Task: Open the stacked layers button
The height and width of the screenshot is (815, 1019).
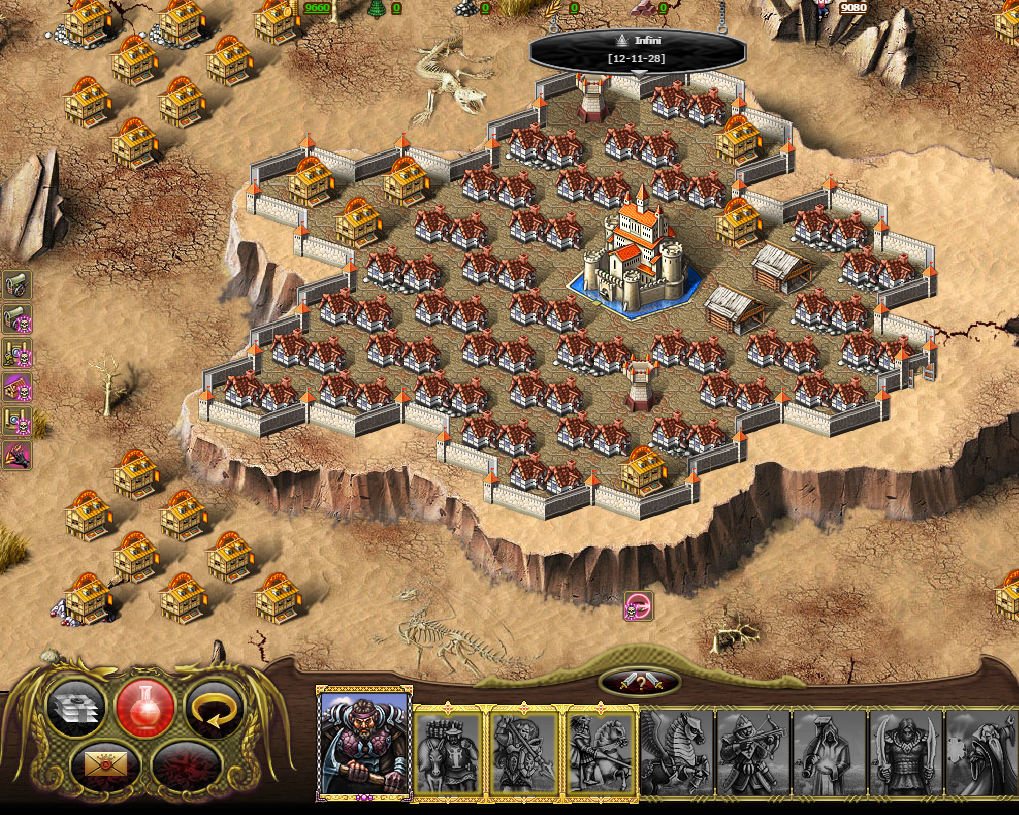Action: click(x=76, y=708)
